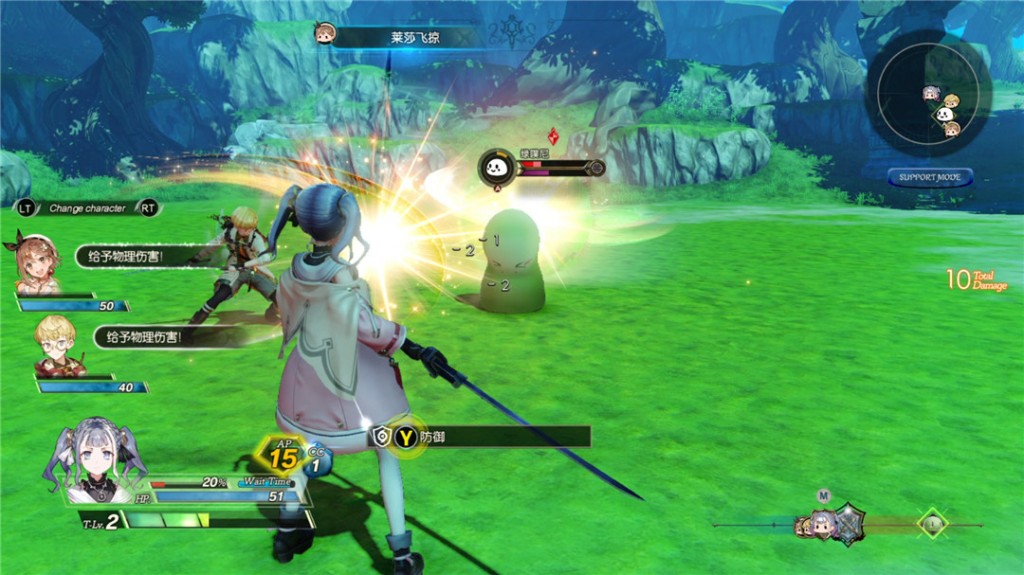This screenshot has height=575, width=1024.
Task: Select the blonde boy with glasses portrait
Action: coord(57,346)
